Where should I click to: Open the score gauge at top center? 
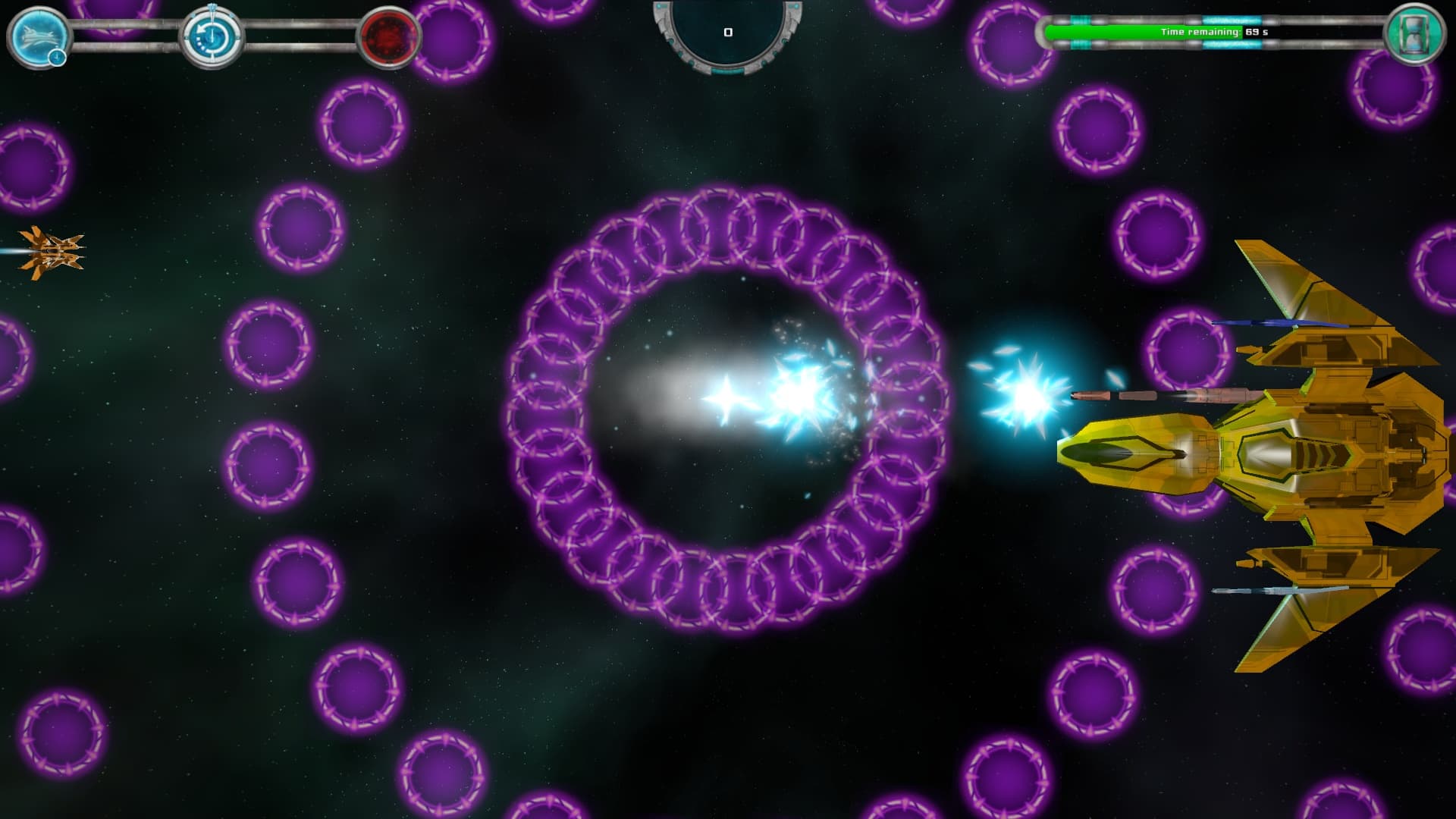coord(728,32)
